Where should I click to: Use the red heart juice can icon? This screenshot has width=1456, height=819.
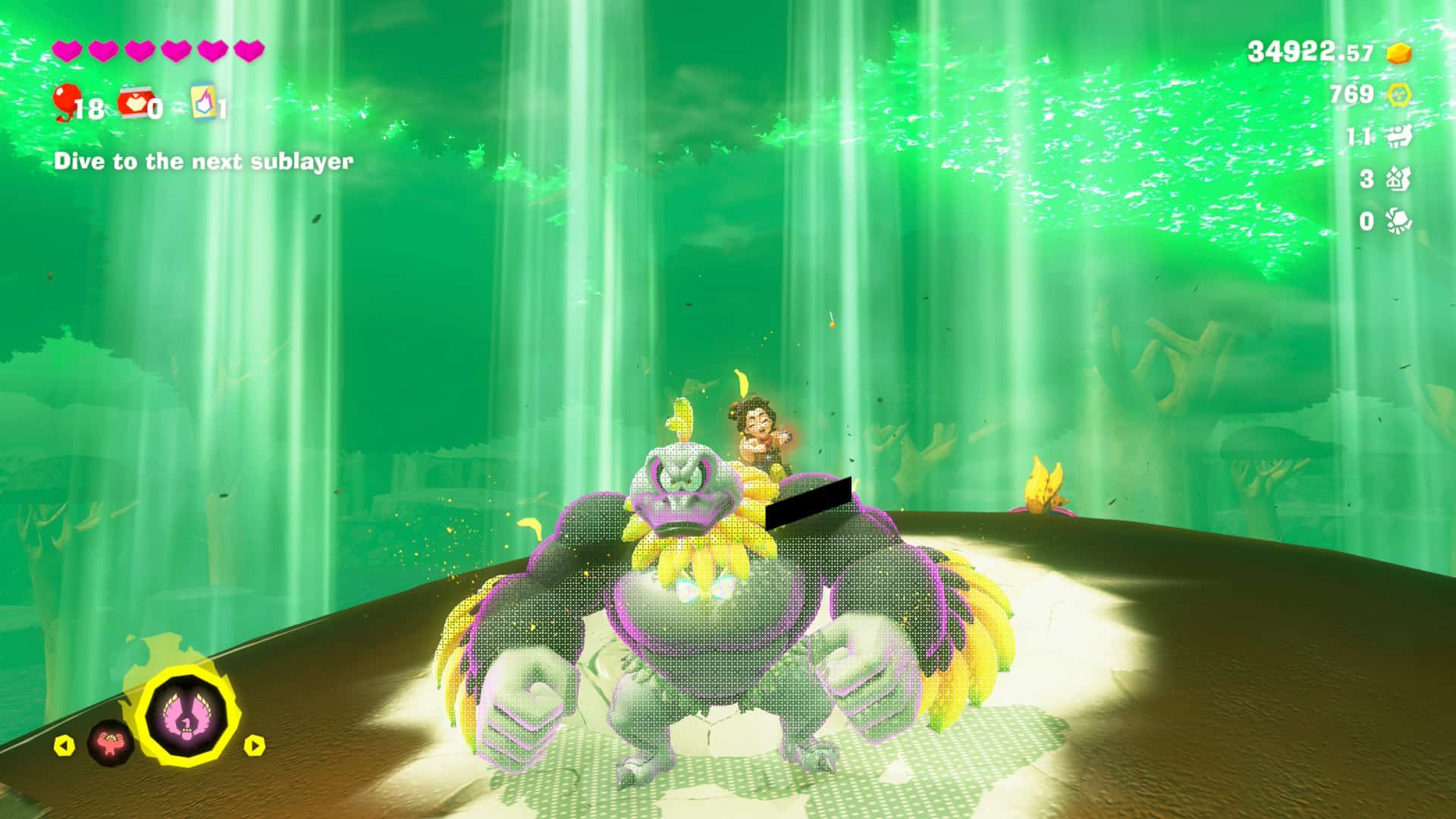(134, 104)
